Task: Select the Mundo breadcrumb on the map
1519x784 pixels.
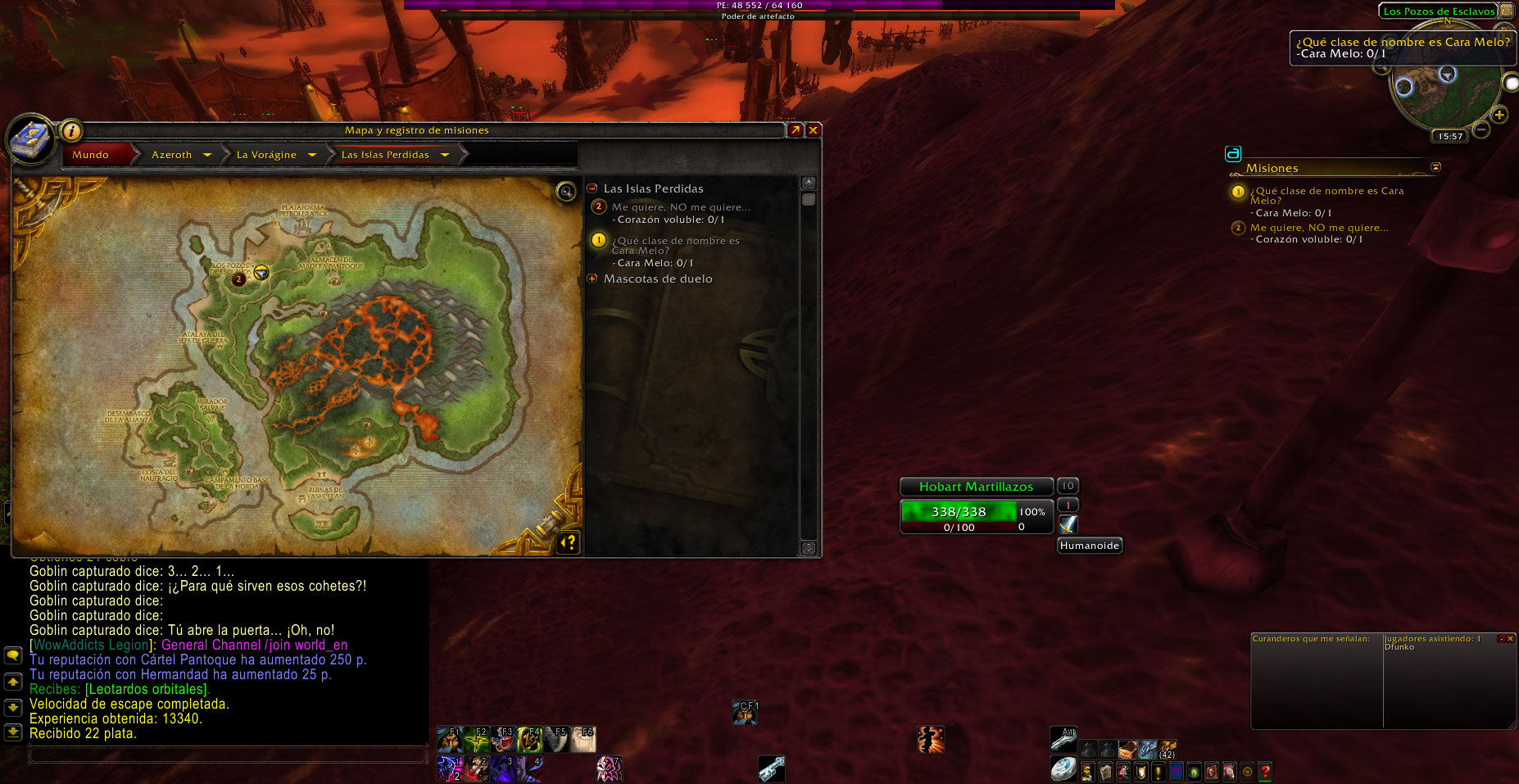Action: (91, 155)
